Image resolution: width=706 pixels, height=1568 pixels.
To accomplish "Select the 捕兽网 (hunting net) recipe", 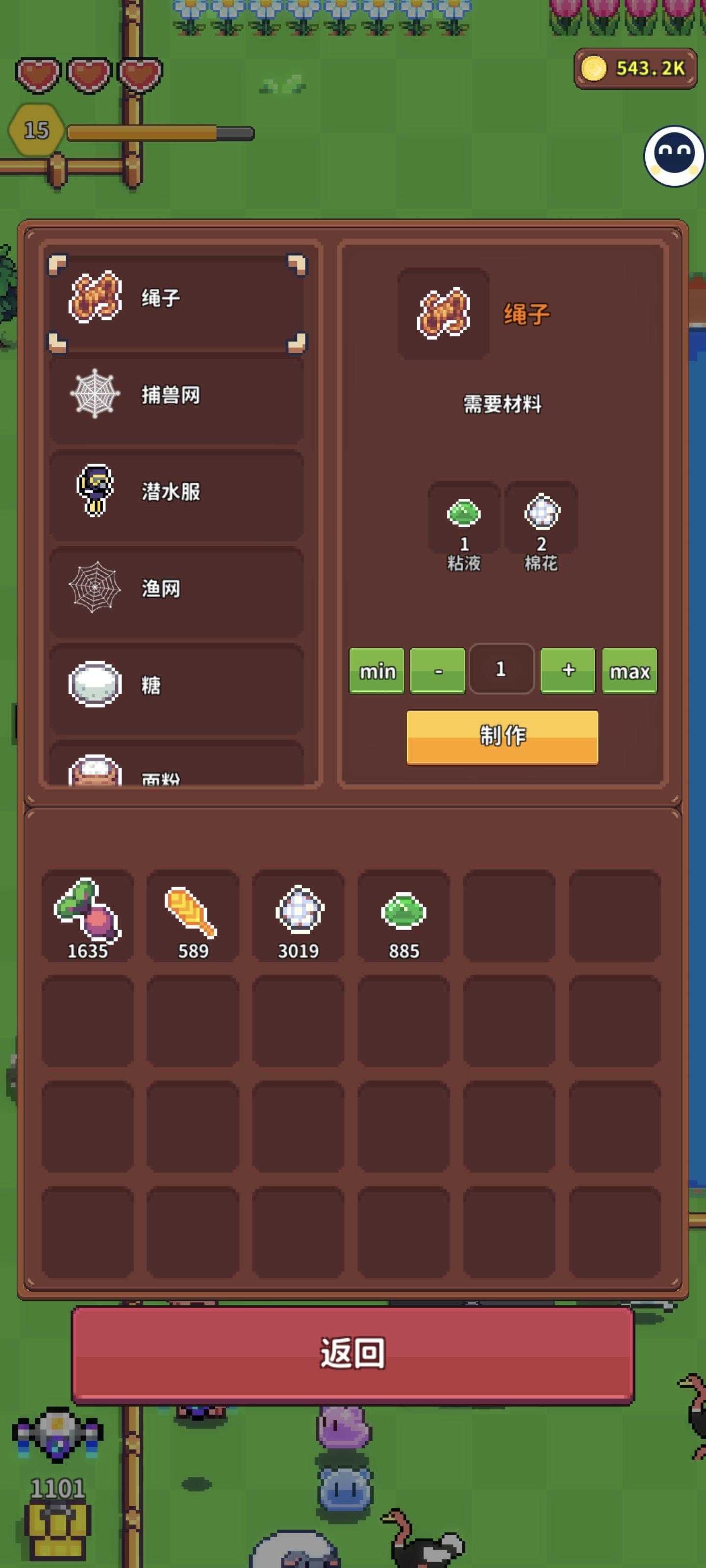I will (x=176, y=396).
